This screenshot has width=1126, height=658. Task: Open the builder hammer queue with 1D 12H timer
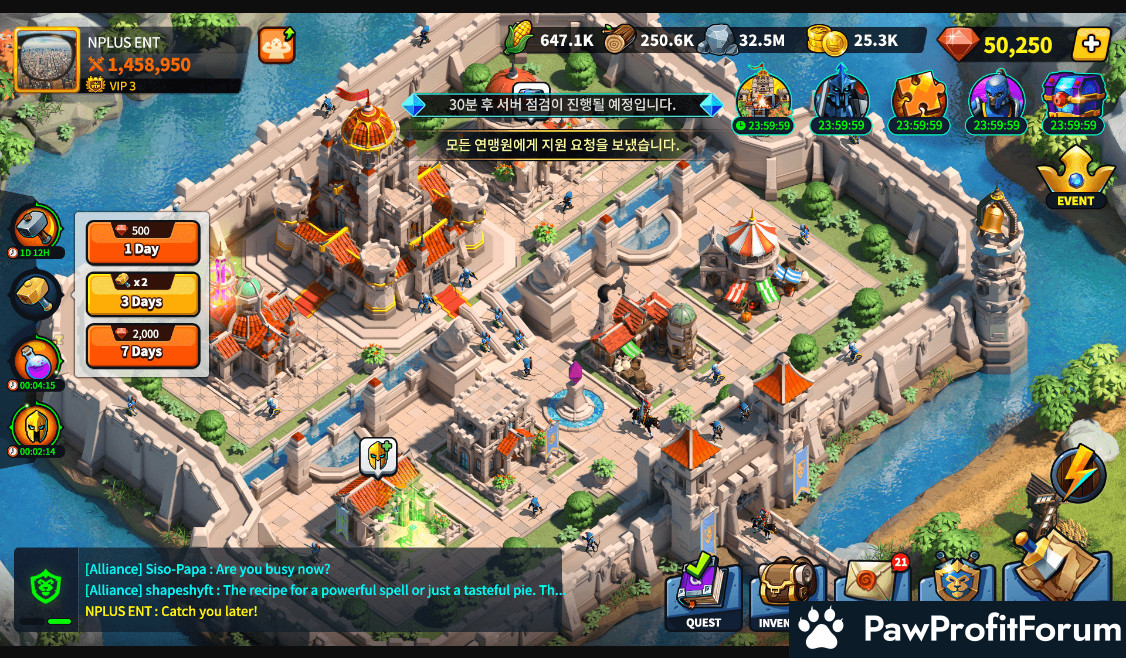37,227
